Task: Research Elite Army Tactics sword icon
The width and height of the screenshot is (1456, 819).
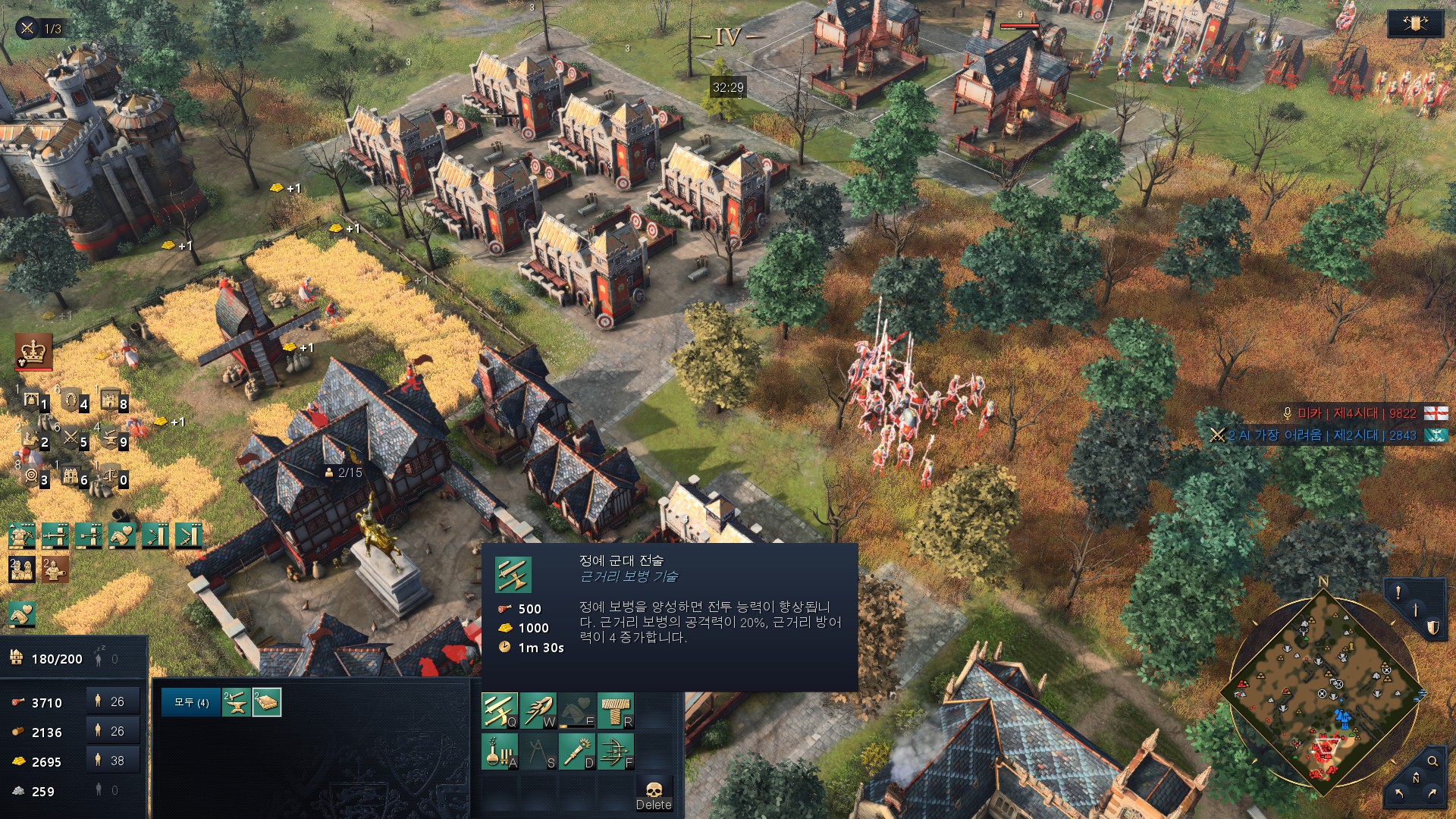Action: [x=499, y=711]
